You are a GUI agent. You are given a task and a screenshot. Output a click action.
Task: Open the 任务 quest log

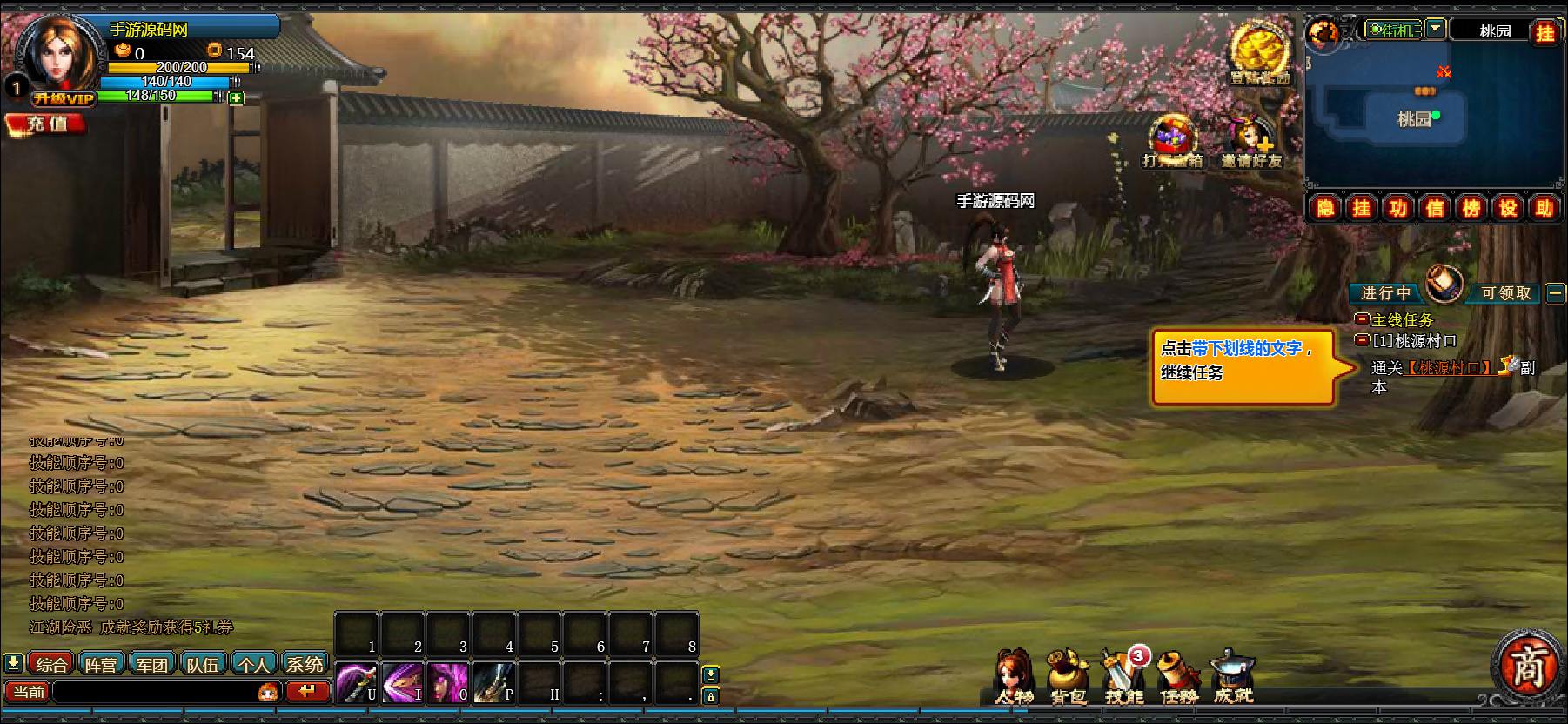click(1179, 679)
